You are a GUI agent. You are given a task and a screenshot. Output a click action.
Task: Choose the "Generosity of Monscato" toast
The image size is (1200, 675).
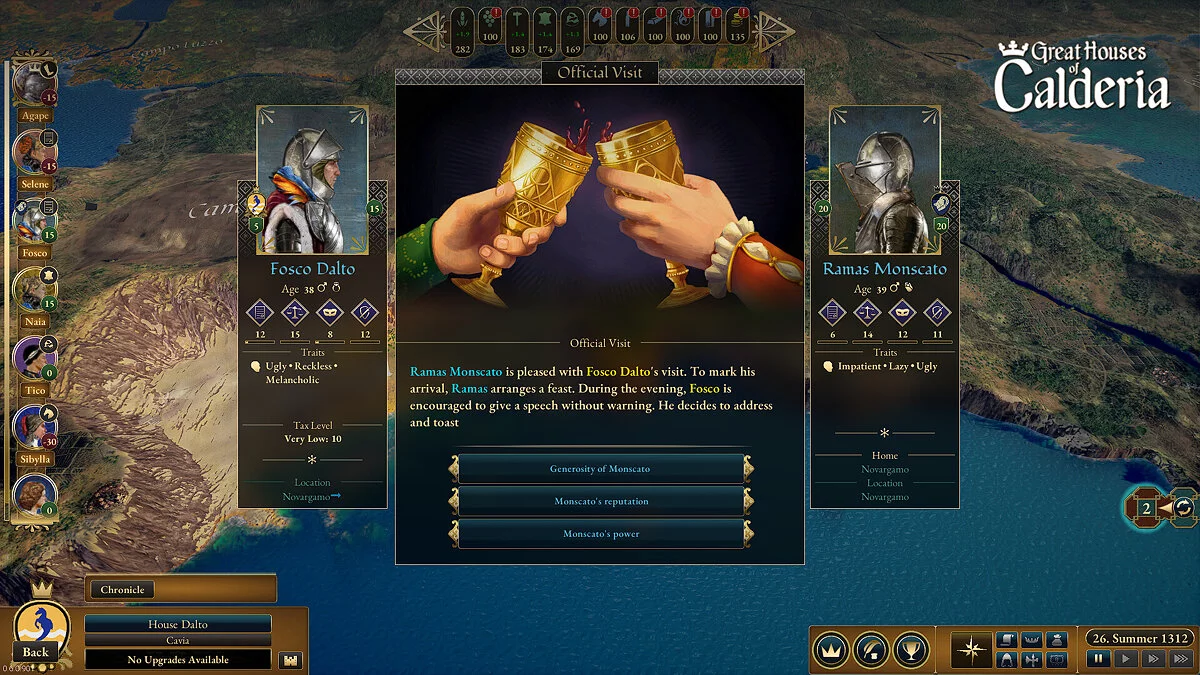pos(600,469)
